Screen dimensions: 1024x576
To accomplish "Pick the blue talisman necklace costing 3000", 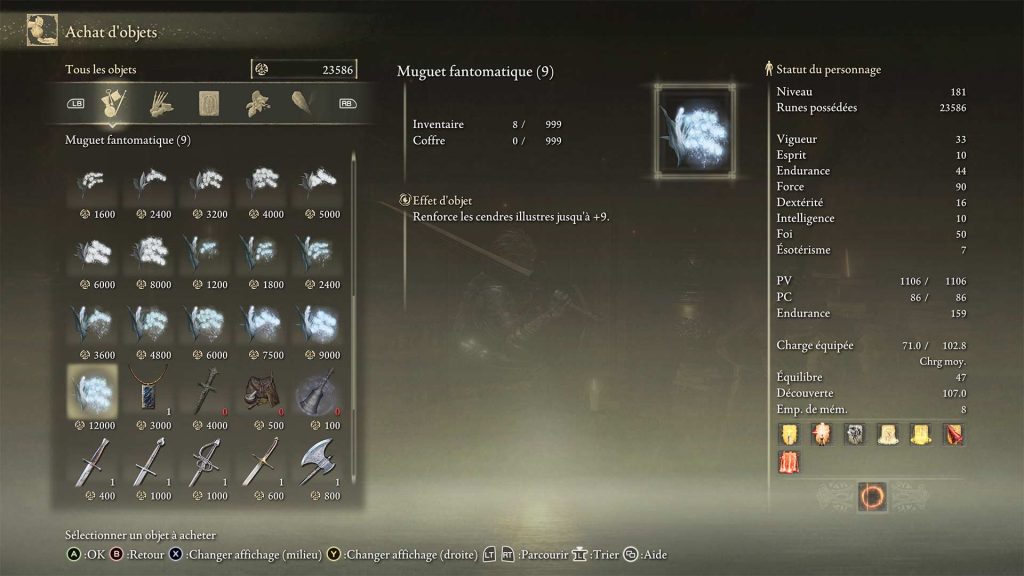I will click(x=148, y=390).
